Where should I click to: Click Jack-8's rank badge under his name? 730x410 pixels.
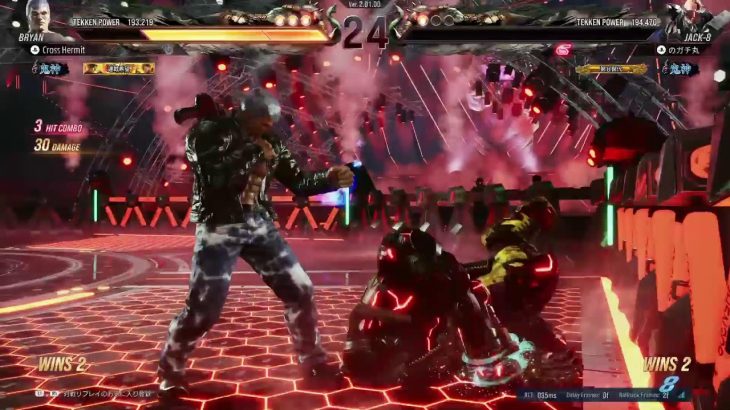[x=683, y=69]
